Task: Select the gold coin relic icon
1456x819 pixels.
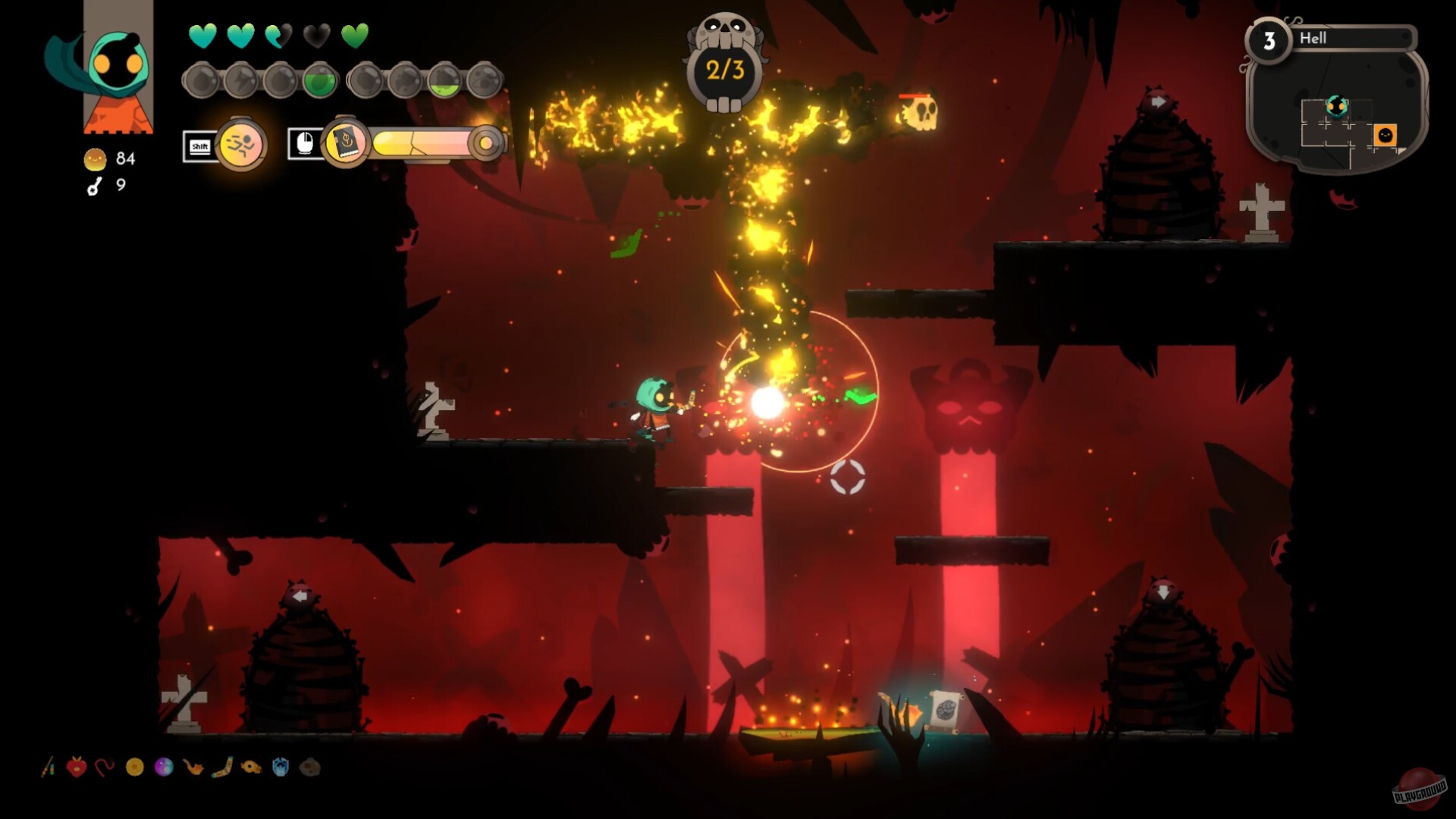Action: tap(134, 767)
